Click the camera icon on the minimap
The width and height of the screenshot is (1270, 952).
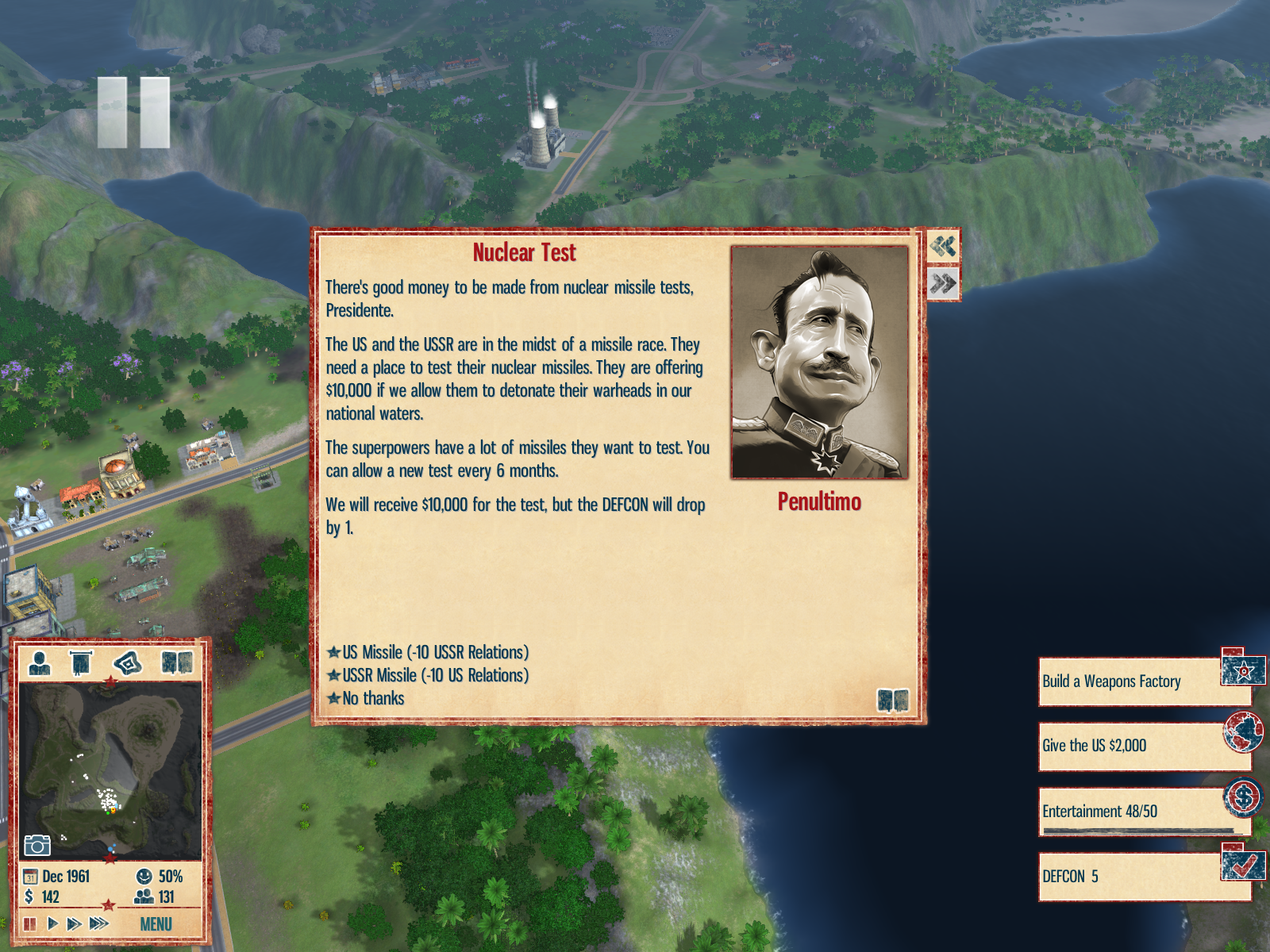[x=37, y=845]
